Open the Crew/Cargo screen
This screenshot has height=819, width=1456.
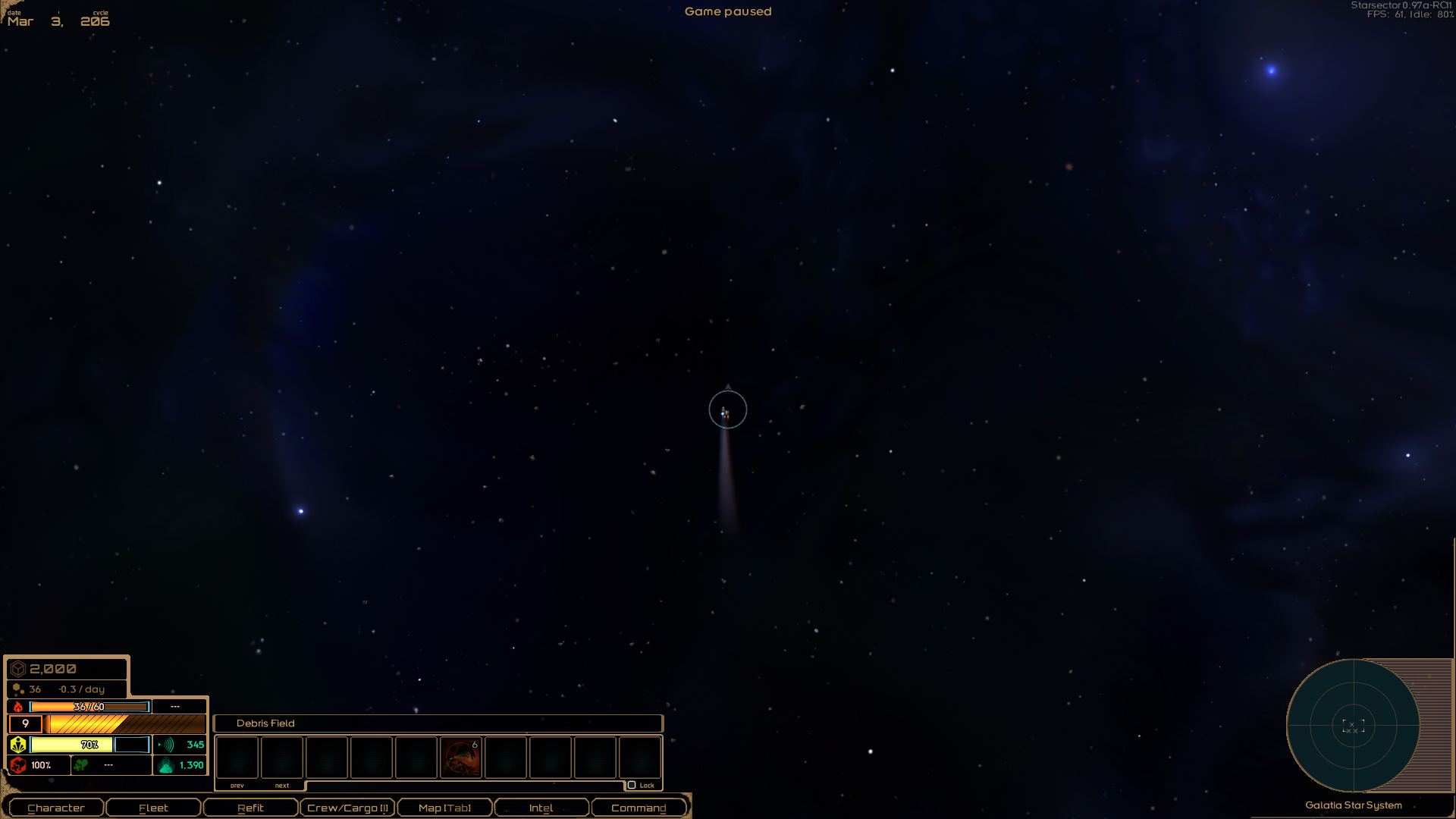pos(347,807)
